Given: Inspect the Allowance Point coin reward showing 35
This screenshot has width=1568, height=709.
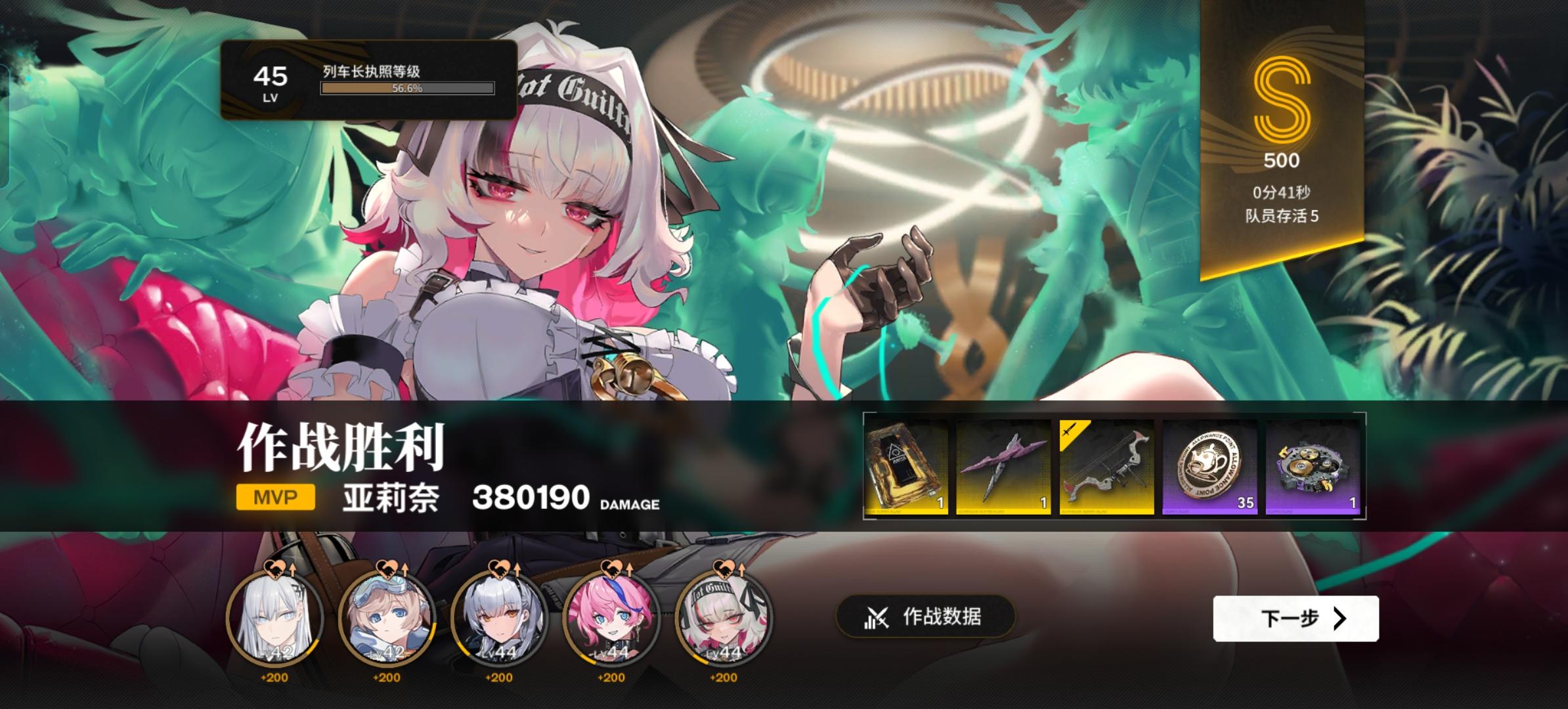Looking at the screenshot, I should coord(1210,468).
